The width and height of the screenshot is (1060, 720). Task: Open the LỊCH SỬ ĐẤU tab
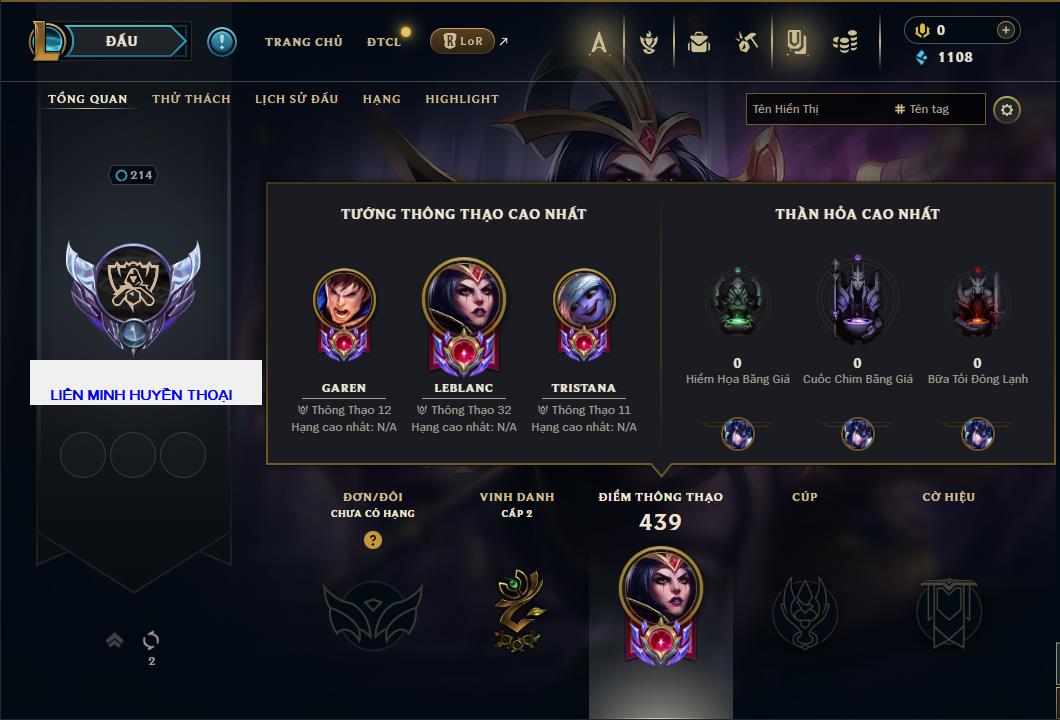pos(296,99)
